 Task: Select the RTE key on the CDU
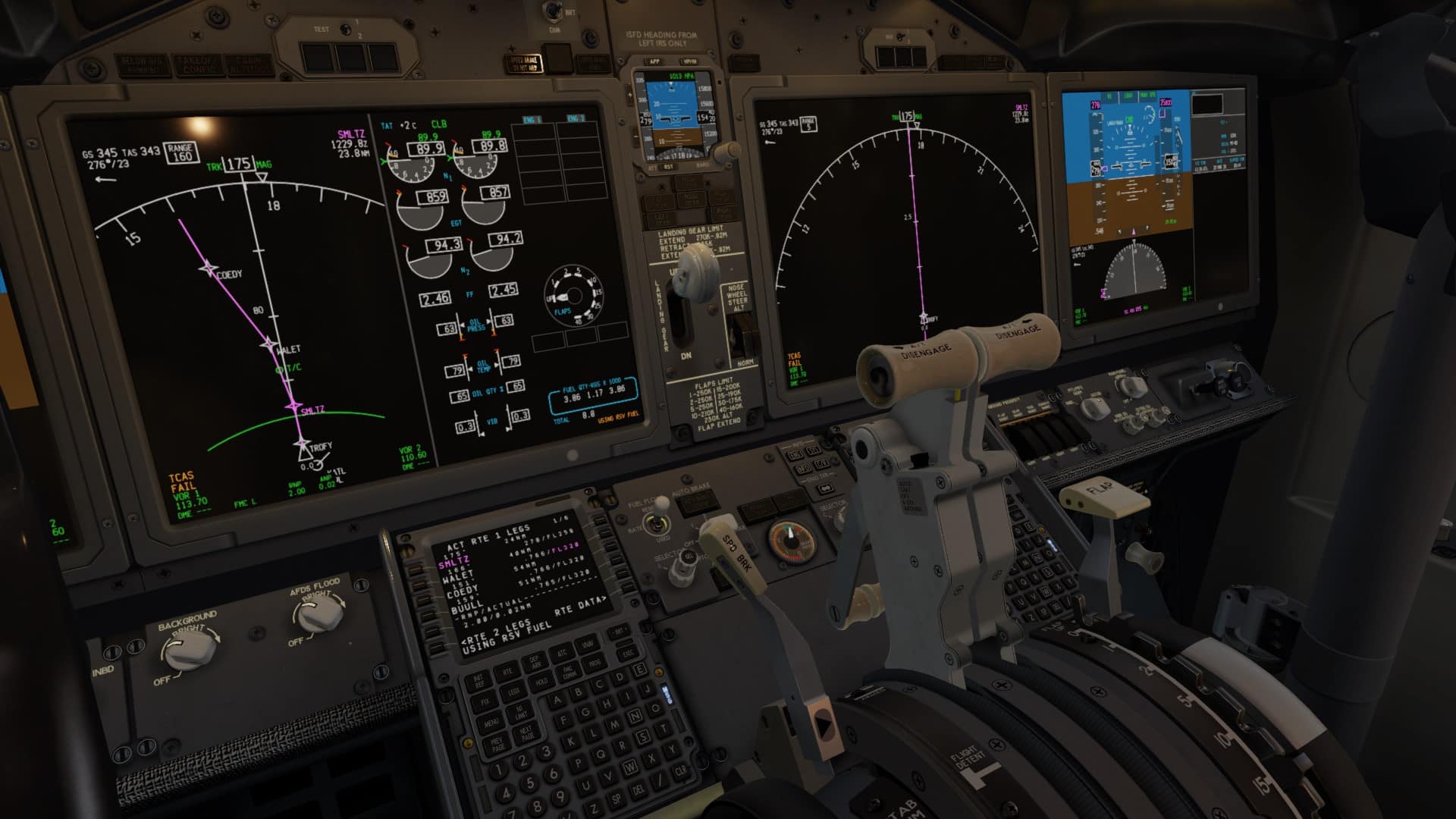pos(507,671)
